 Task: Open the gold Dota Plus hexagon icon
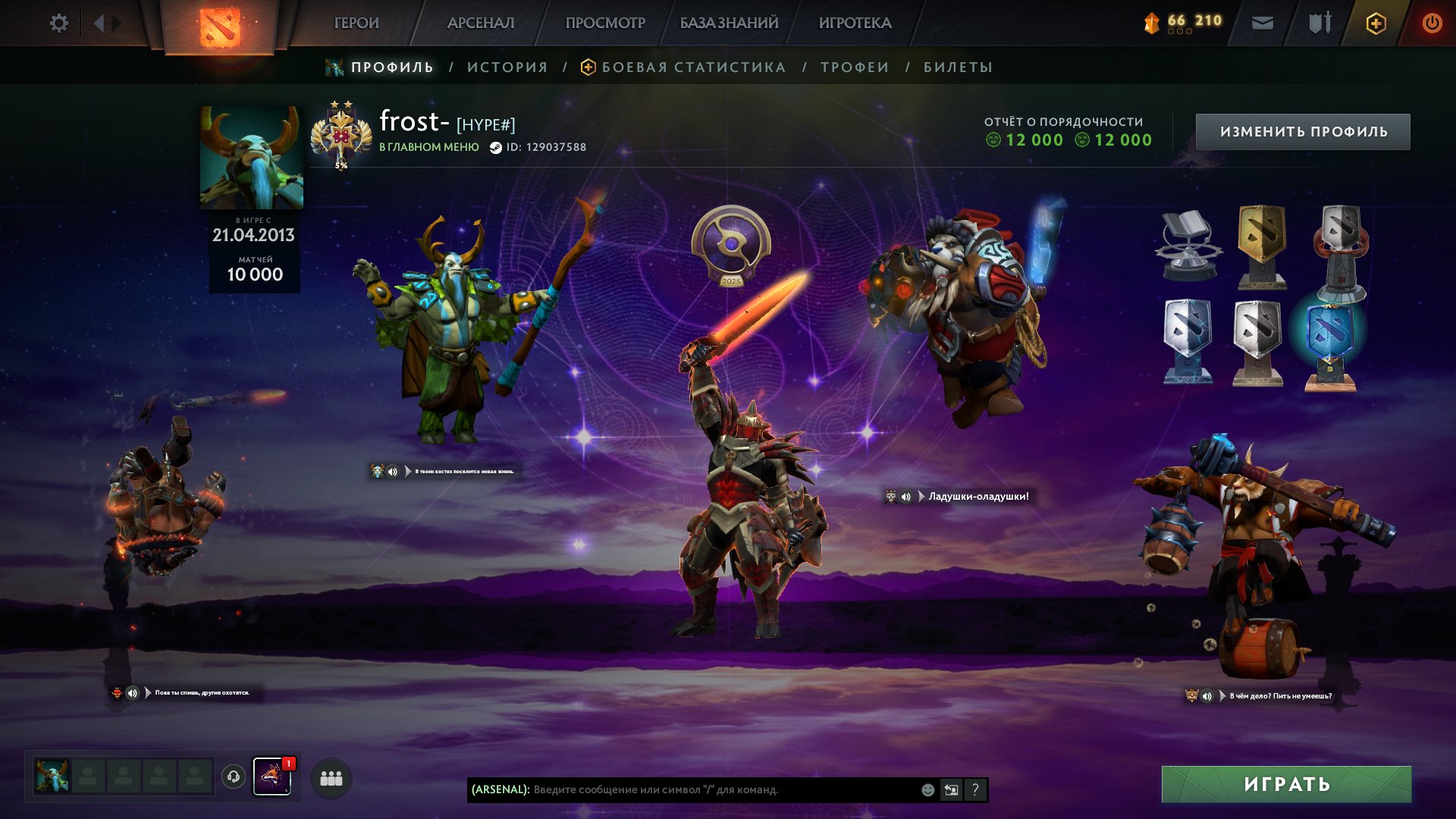(1376, 23)
